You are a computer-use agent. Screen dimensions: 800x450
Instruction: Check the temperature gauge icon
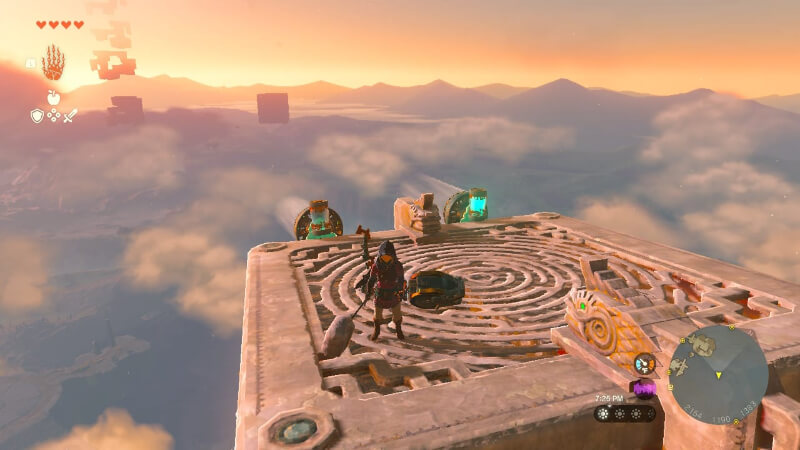point(645,364)
